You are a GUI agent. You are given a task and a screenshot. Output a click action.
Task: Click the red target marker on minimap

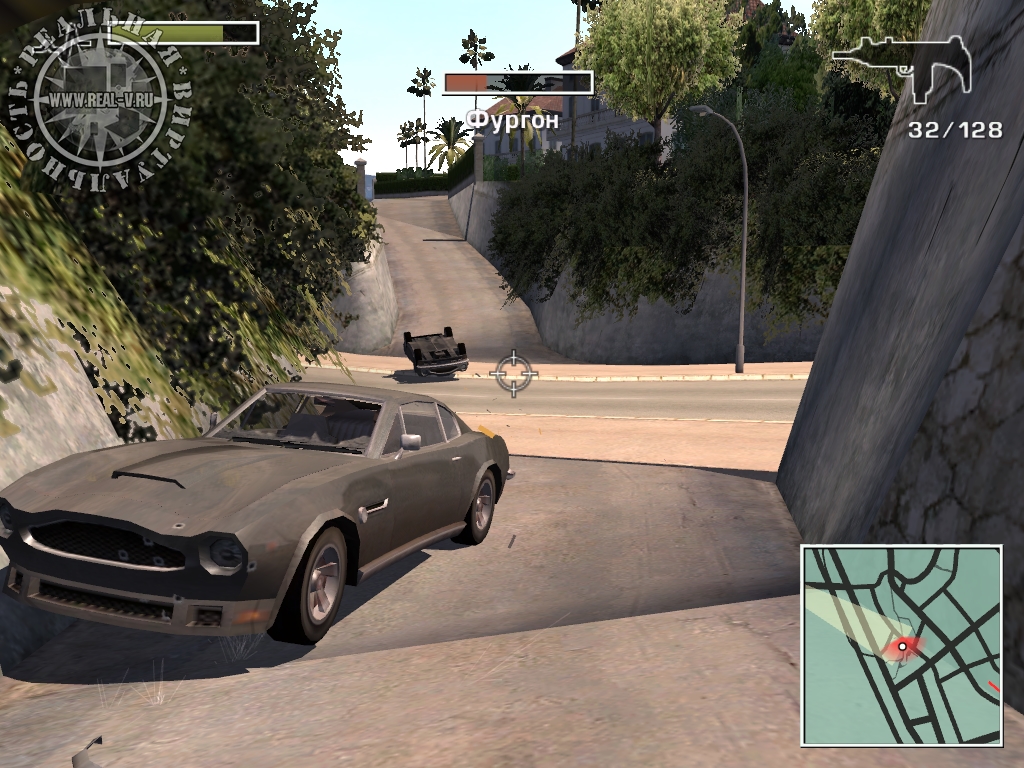(903, 647)
